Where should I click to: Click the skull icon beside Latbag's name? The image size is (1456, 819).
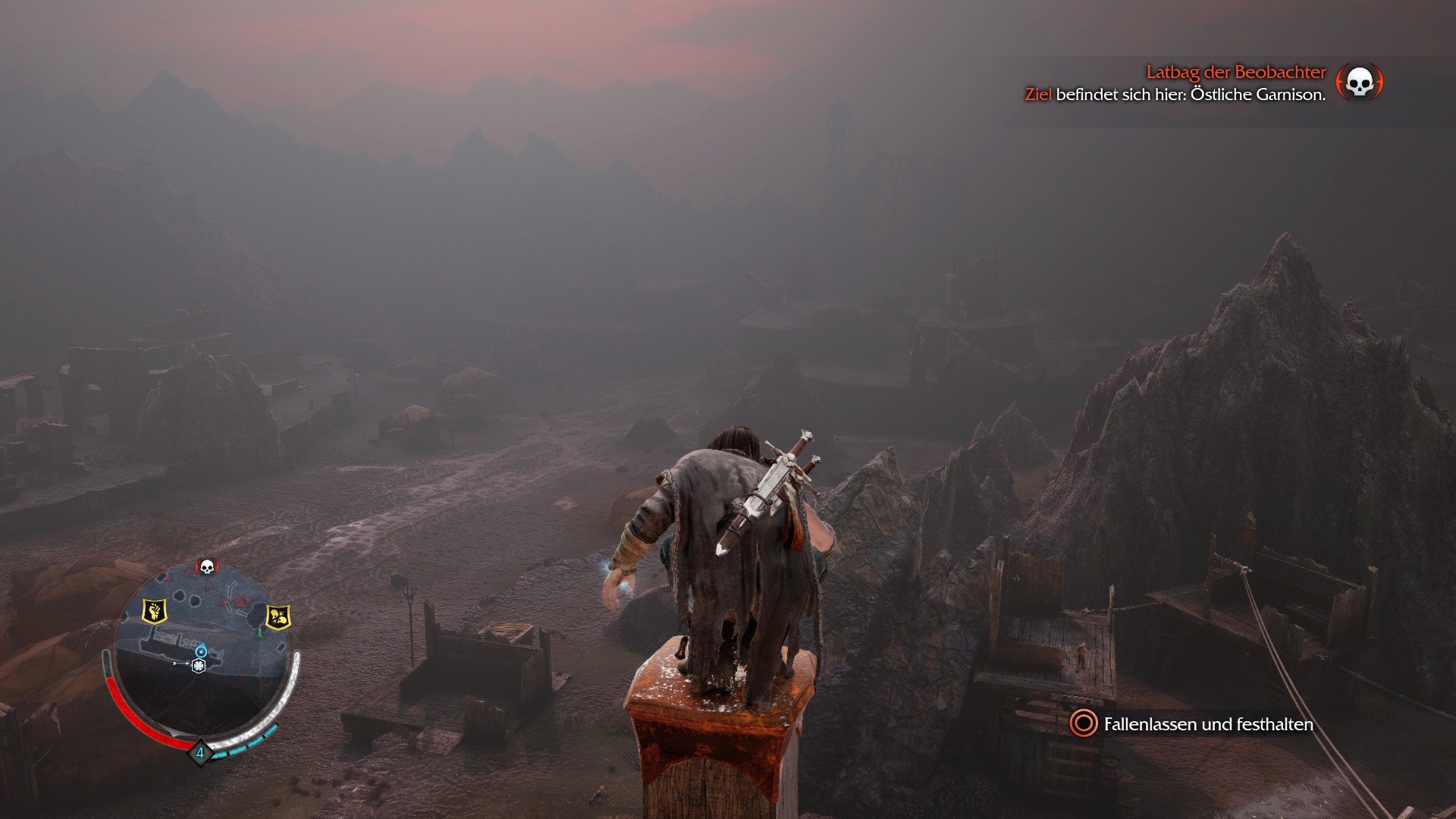1359,82
